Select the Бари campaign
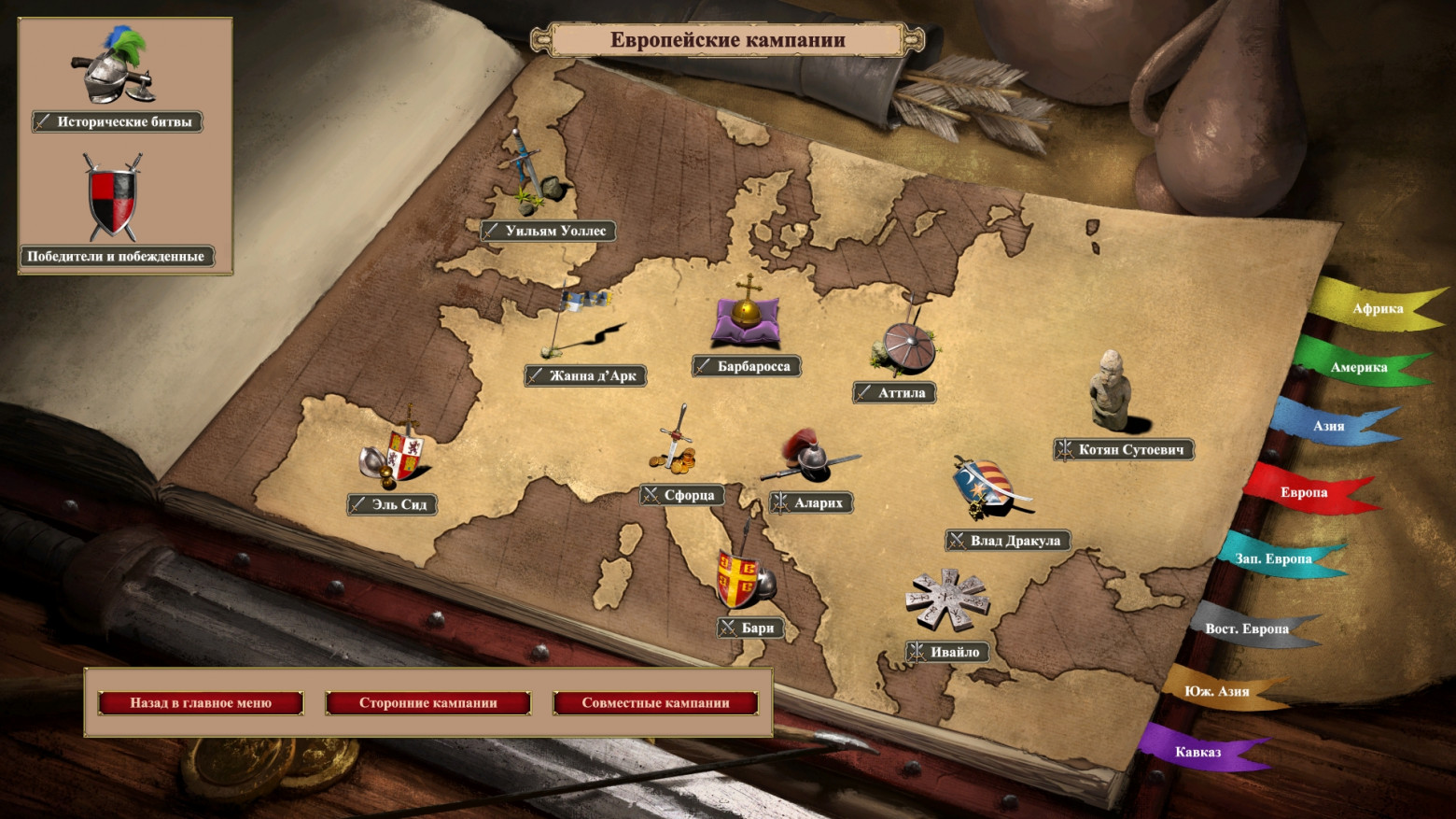The height and width of the screenshot is (819, 1456). coord(750,628)
